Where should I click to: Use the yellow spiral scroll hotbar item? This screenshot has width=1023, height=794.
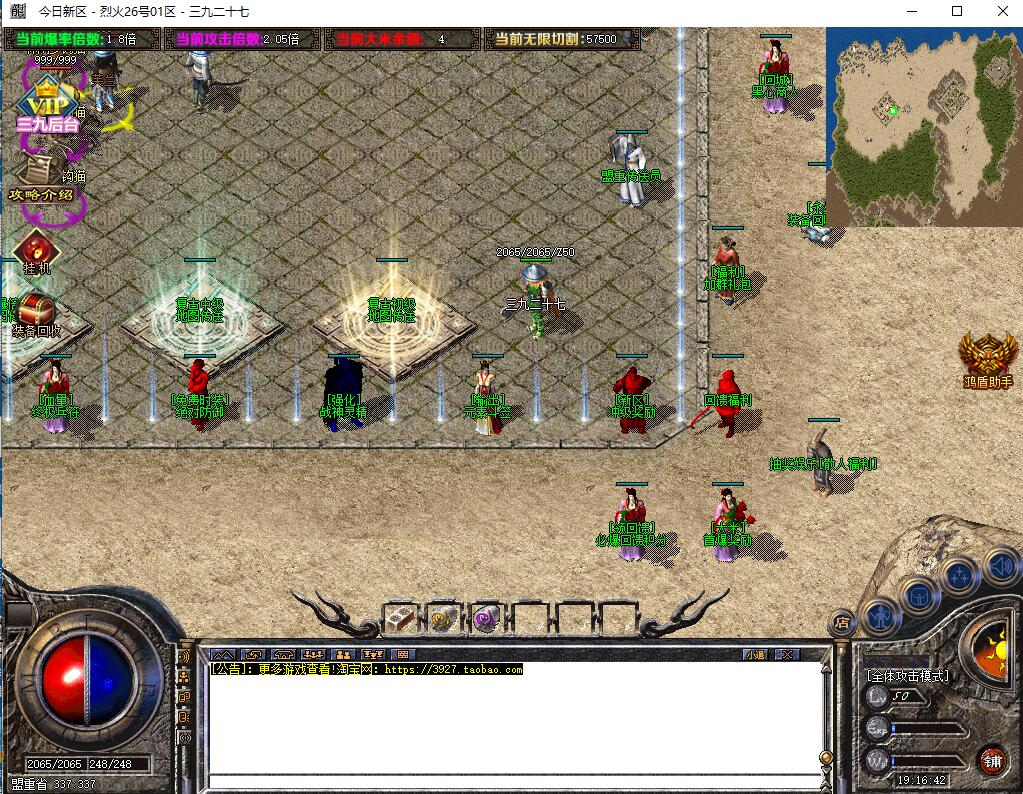[443, 618]
